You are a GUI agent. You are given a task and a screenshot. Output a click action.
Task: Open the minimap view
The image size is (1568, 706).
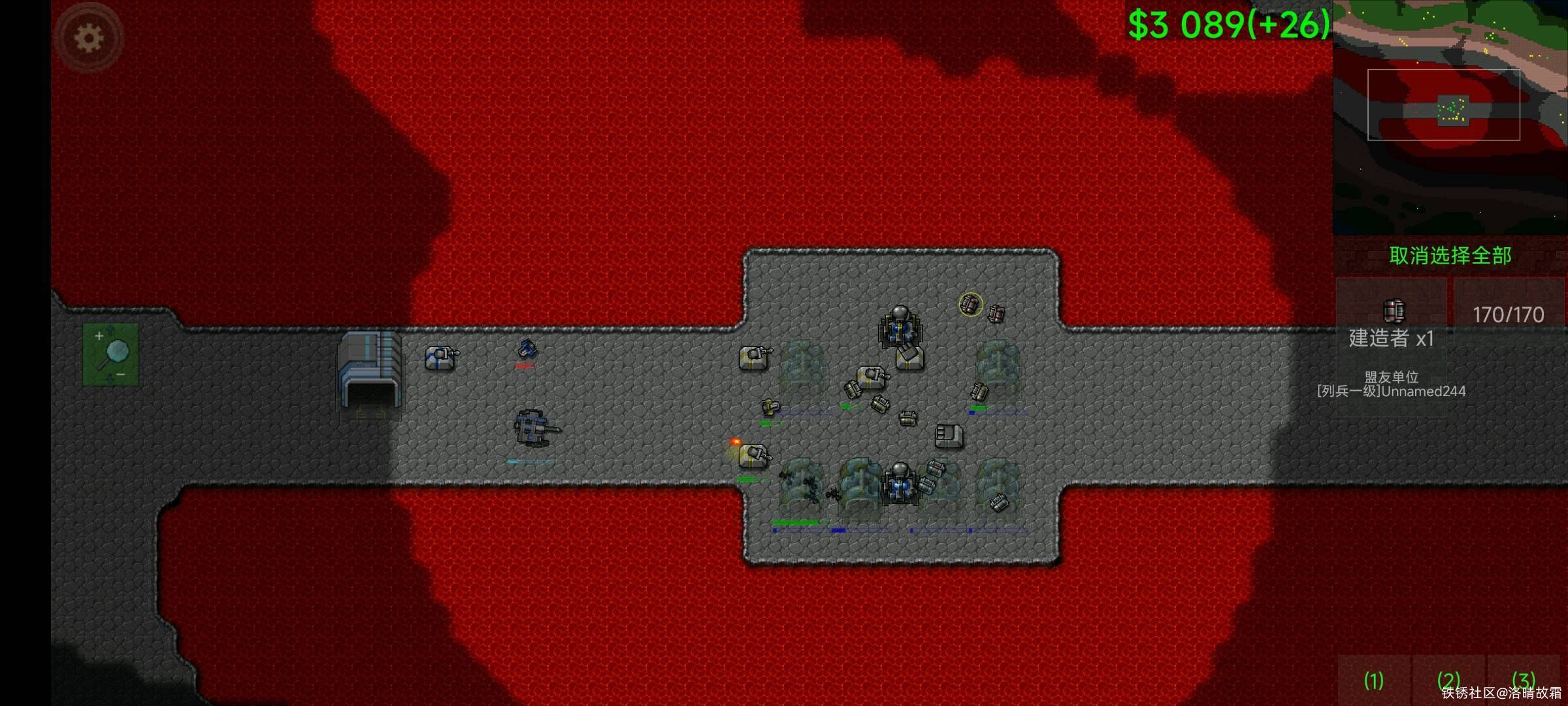pos(1450,118)
